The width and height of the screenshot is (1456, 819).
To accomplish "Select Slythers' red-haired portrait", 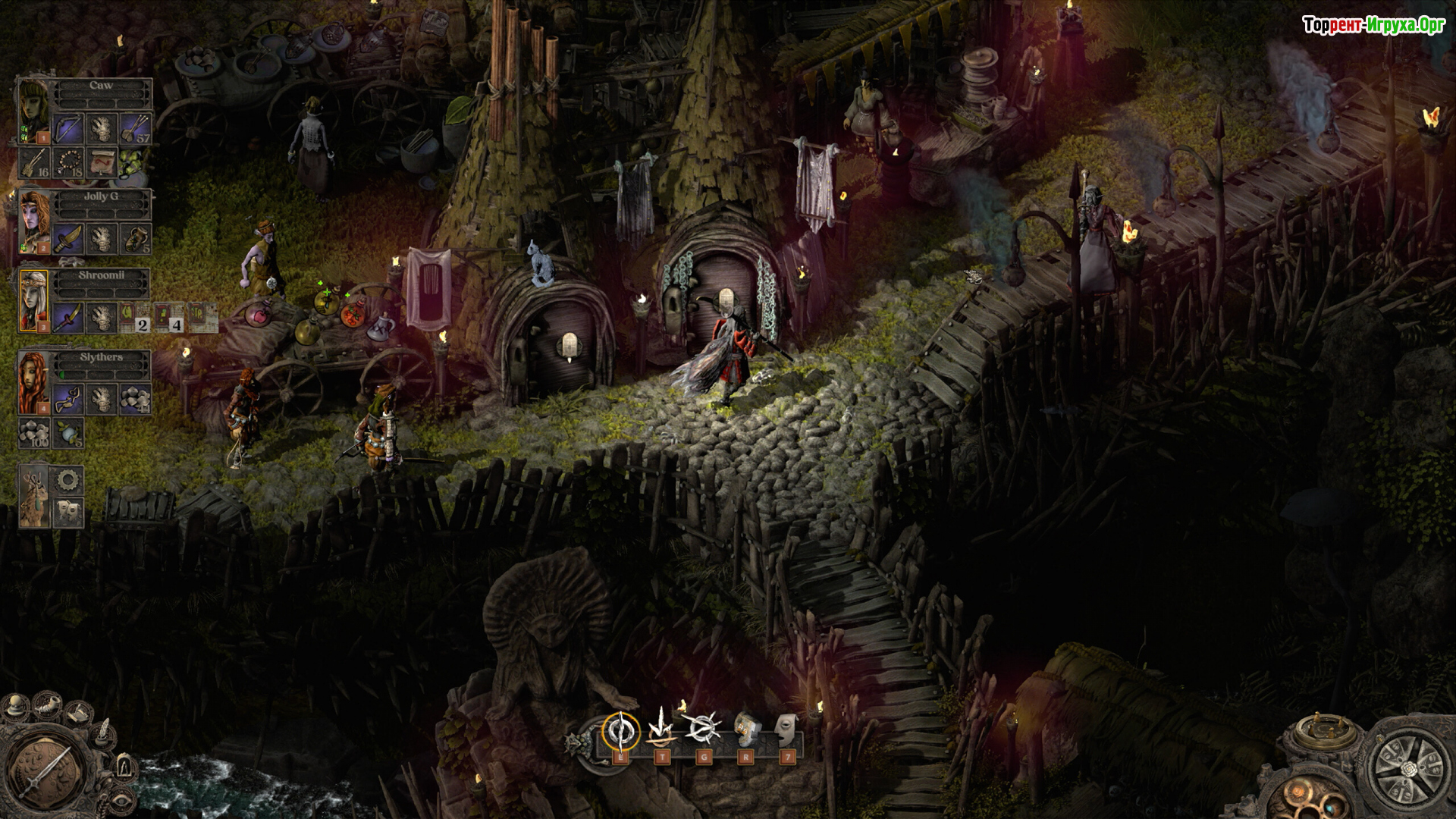I will click(x=34, y=382).
